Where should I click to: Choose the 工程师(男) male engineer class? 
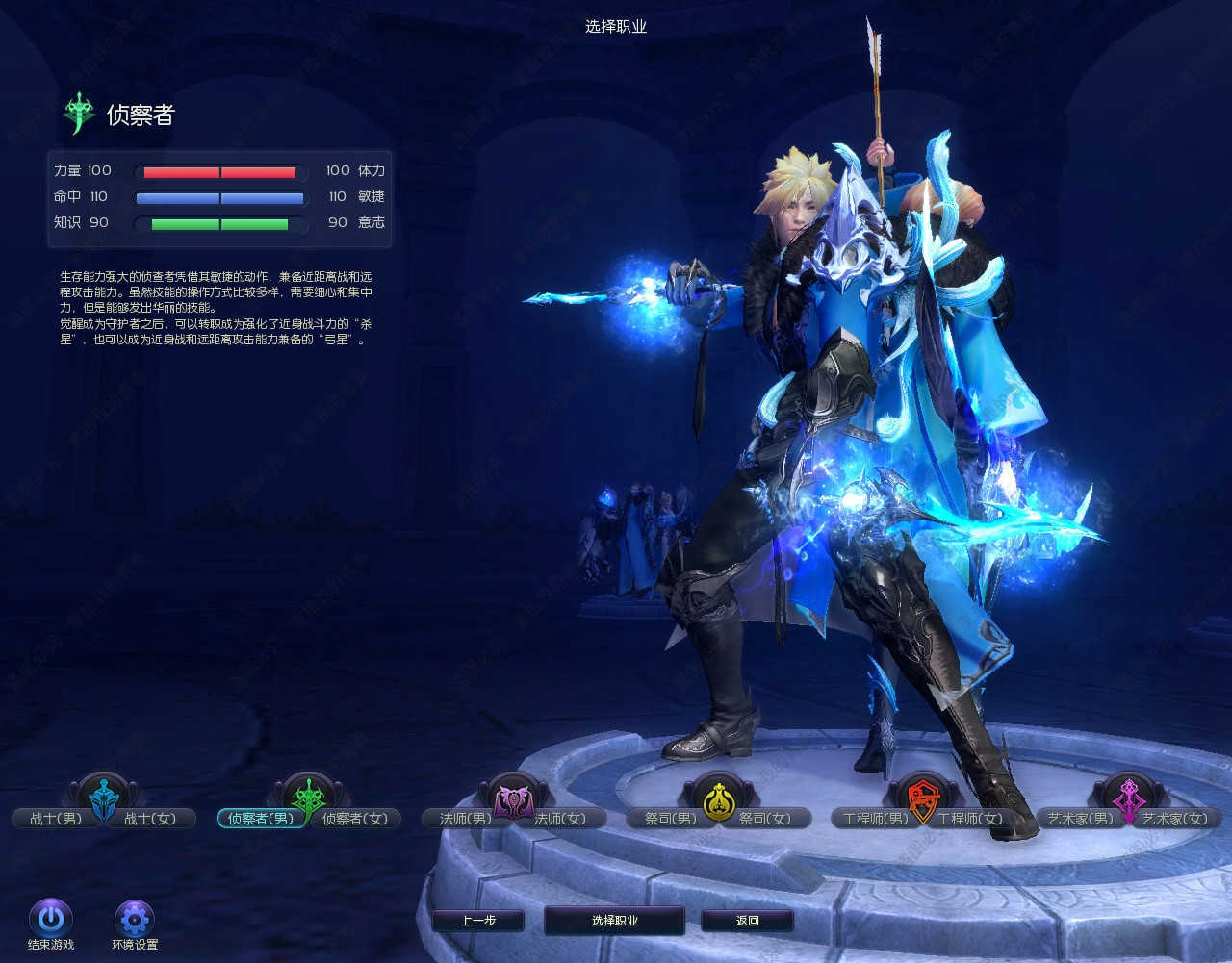point(874,819)
